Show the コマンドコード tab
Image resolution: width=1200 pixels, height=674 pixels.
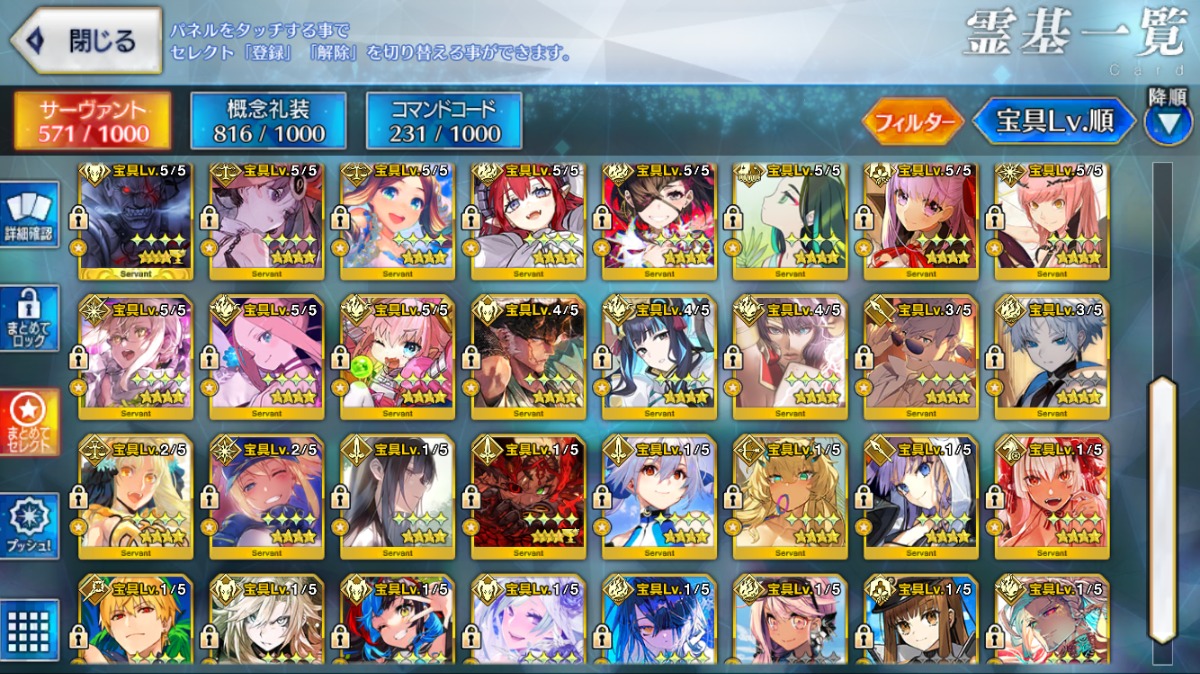[444, 122]
